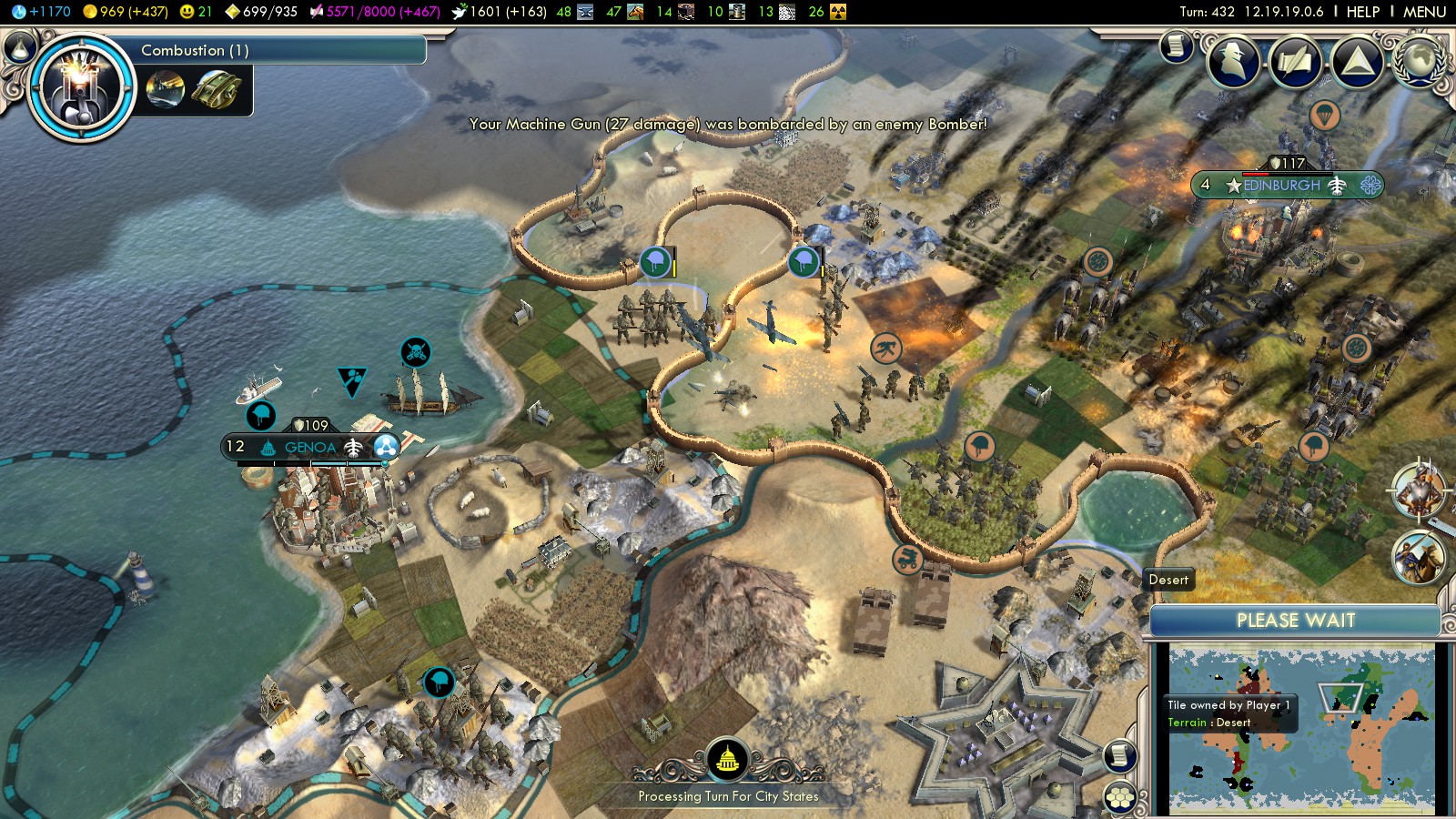
Task: Click the PLEASE WAIT turn button
Action: tap(1295, 621)
